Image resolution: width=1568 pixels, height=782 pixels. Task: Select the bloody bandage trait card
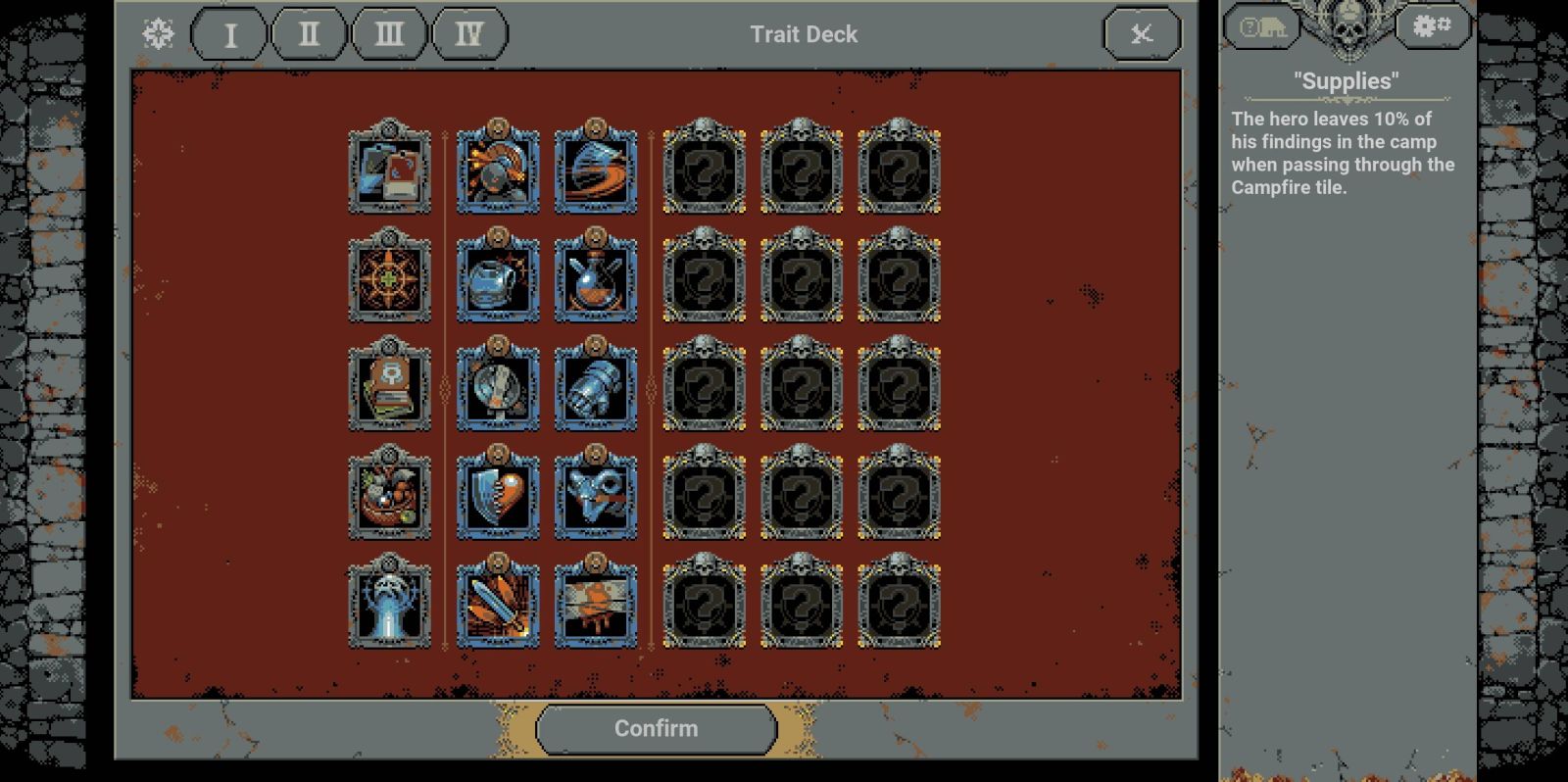(596, 604)
